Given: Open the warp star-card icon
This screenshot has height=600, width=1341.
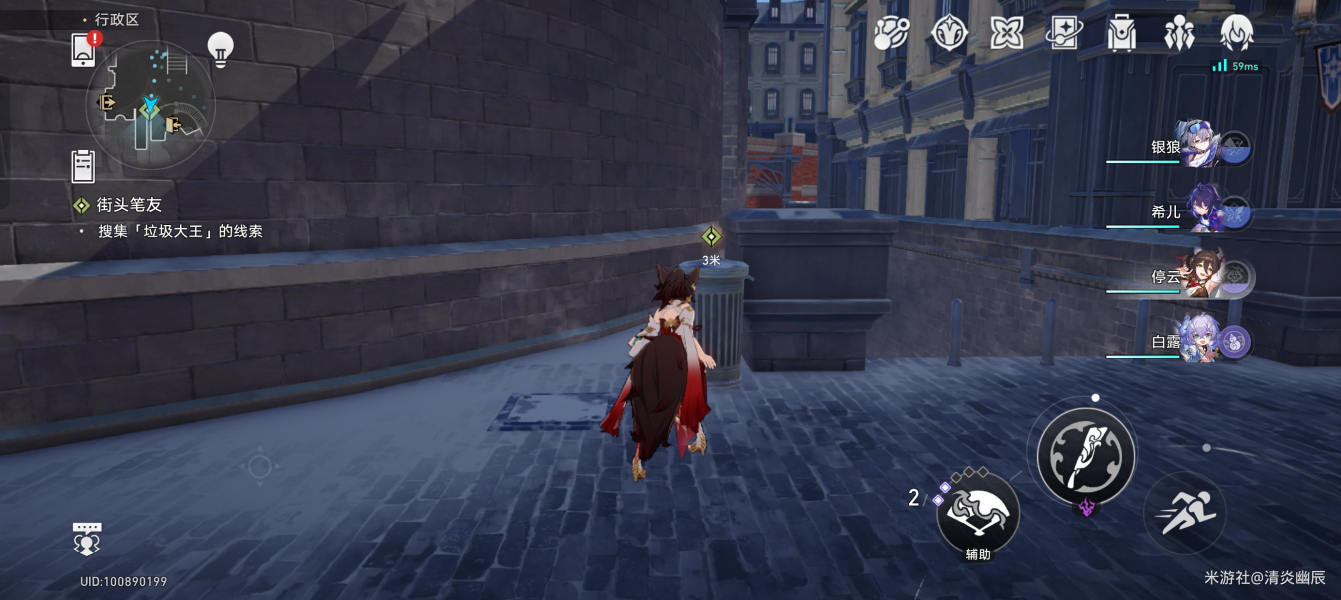Looking at the screenshot, I should pyautogui.click(x=1064, y=33).
